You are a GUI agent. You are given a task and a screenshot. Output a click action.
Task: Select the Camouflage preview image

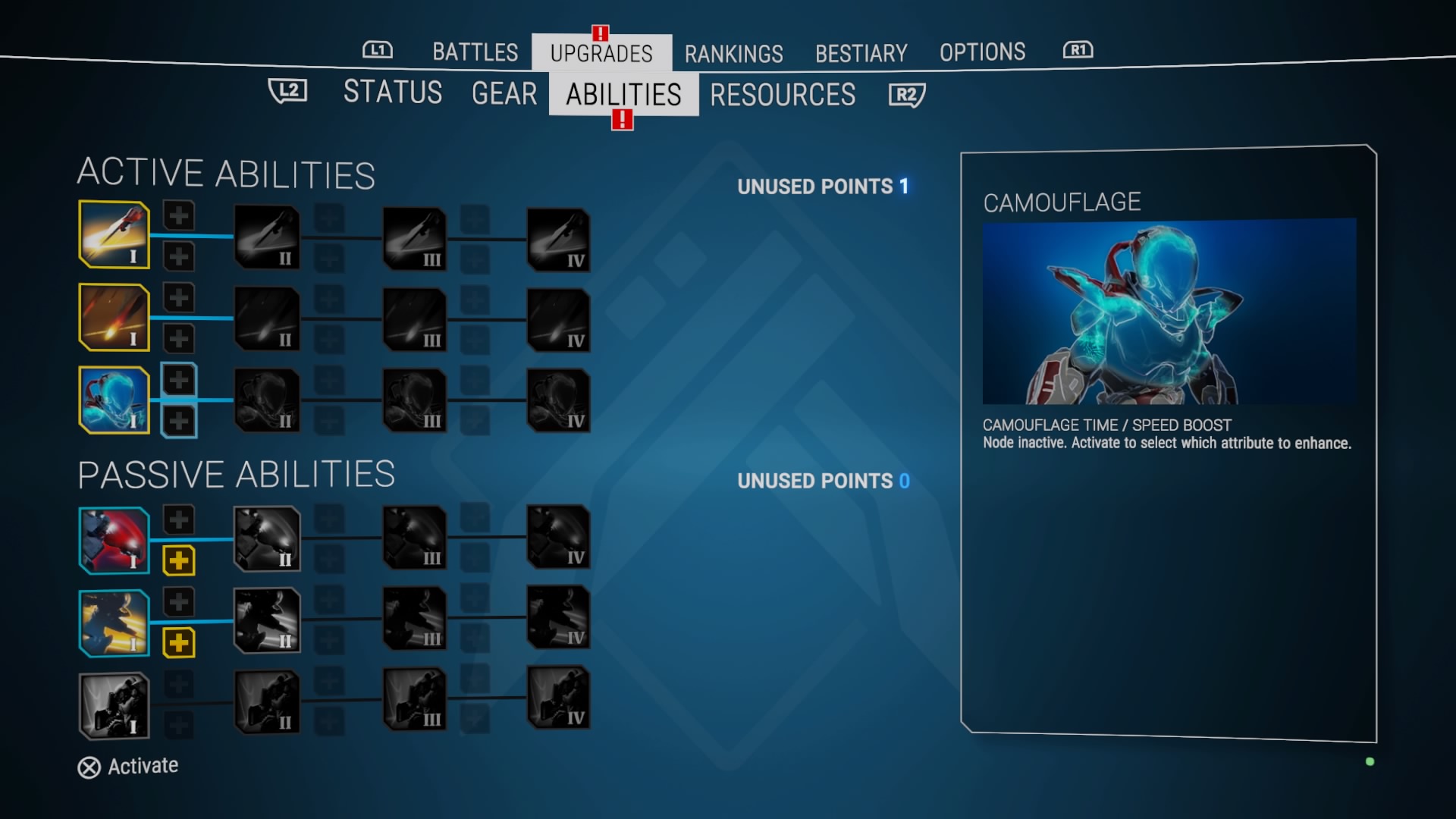pyautogui.click(x=1169, y=311)
